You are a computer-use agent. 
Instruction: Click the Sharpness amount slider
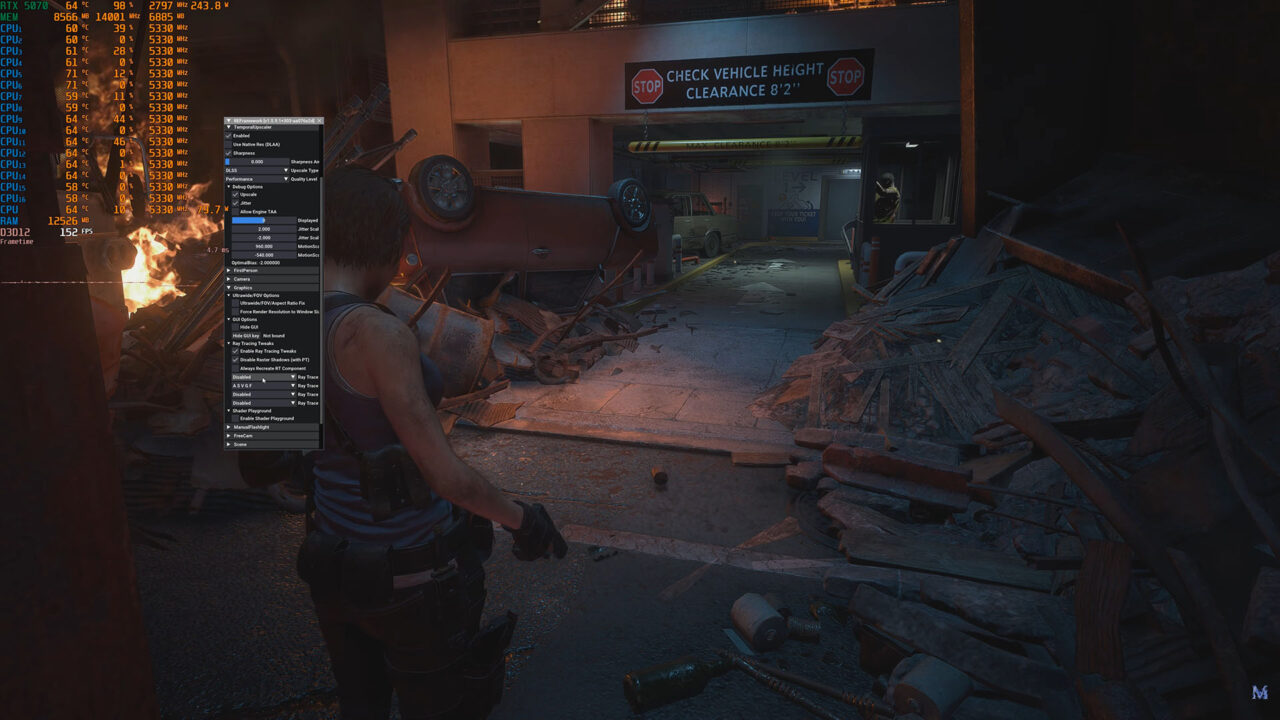(257, 161)
